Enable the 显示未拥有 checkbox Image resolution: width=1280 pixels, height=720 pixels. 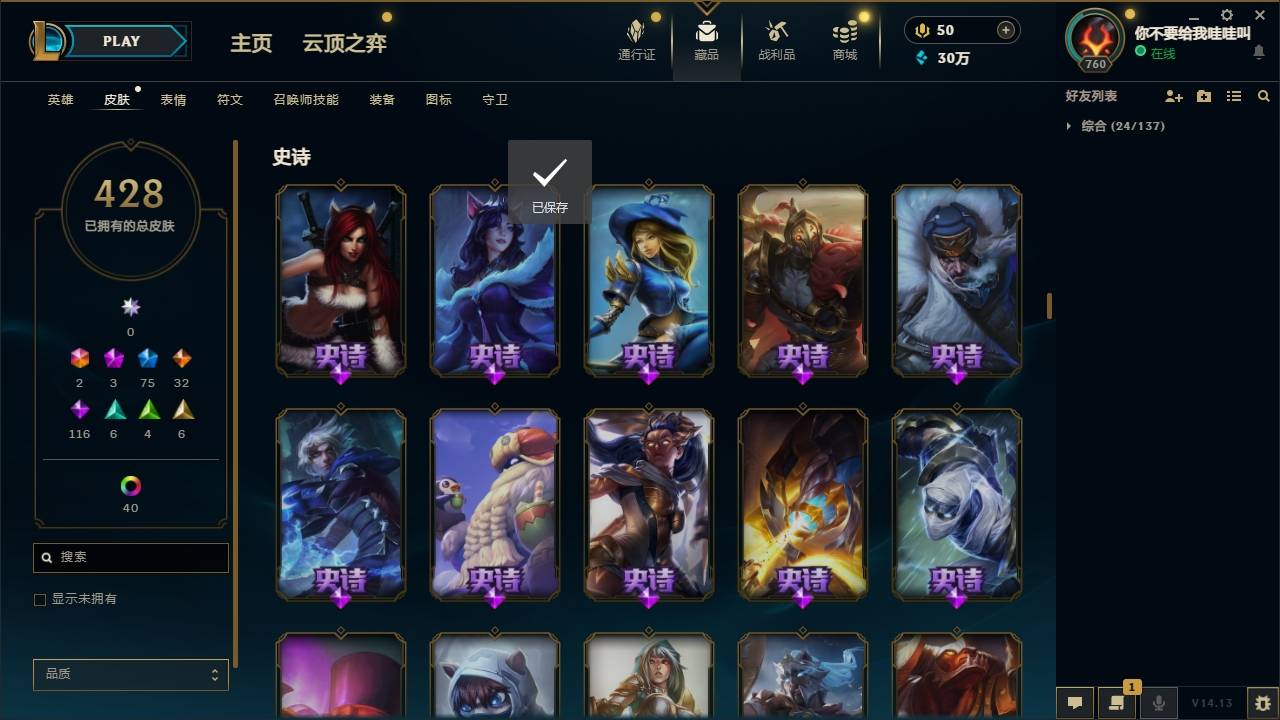(x=39, y=600)
